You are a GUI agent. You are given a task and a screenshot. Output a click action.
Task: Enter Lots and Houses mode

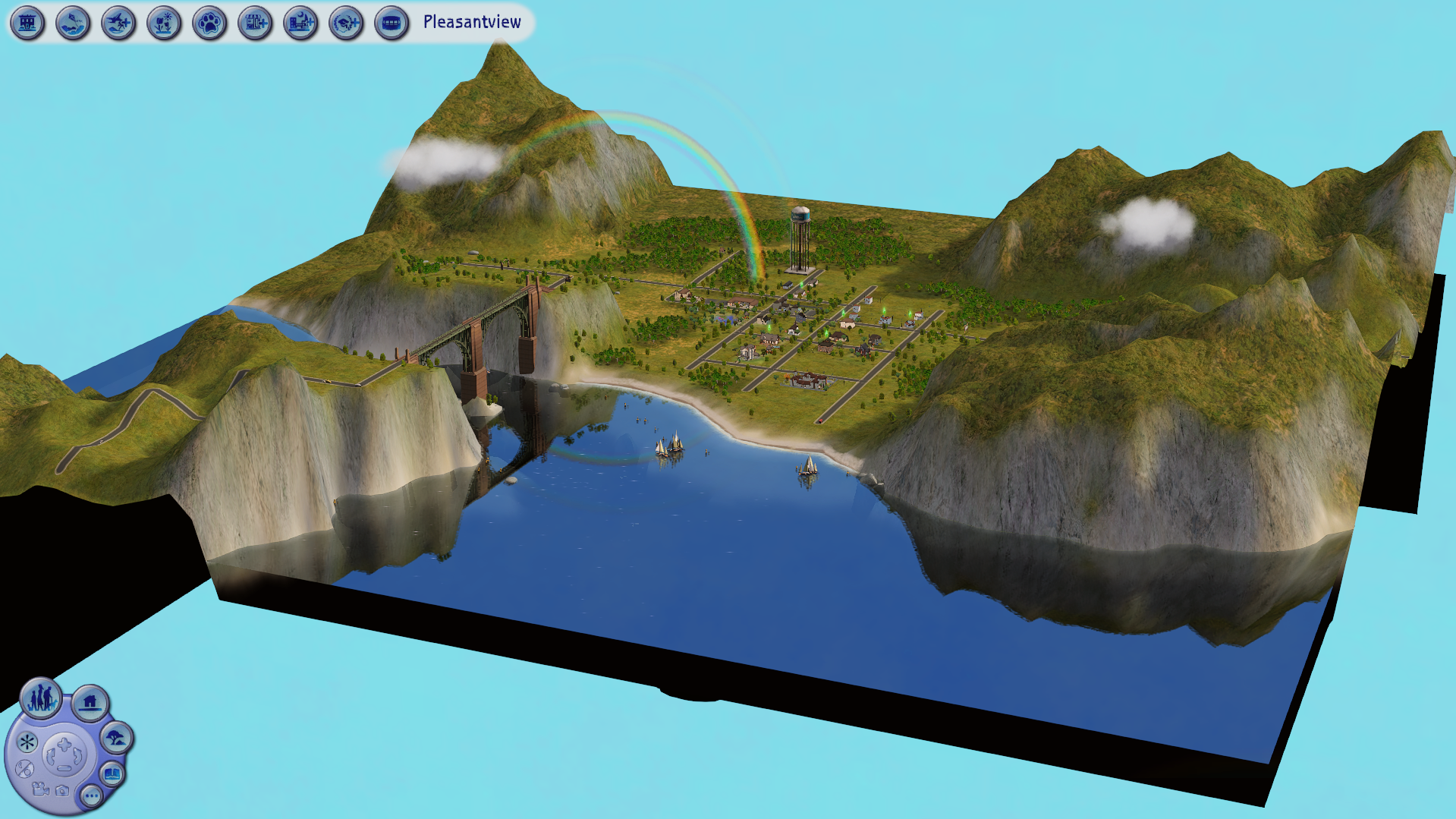90,701
